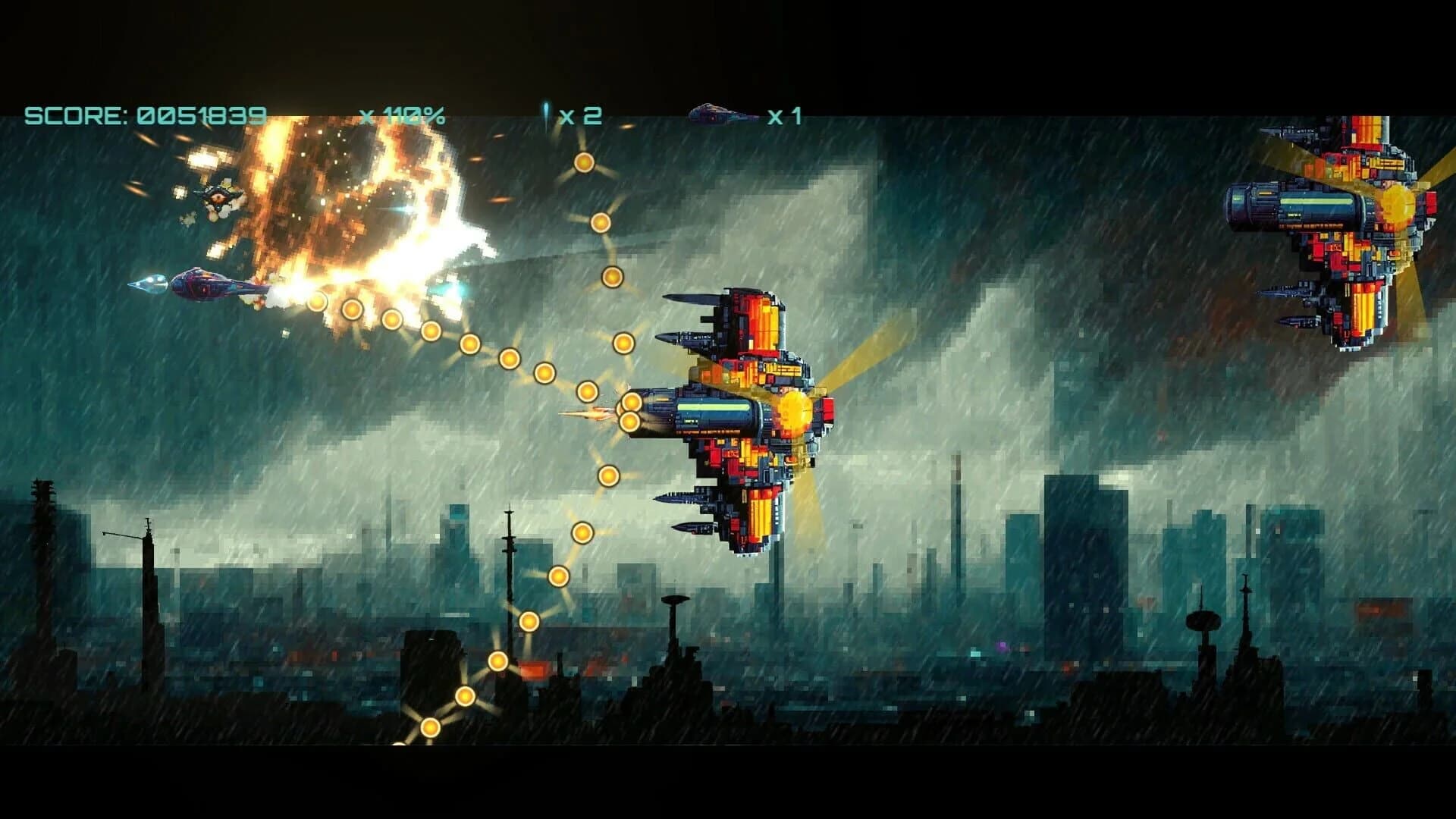
Task: Click the blue bomb icon in the HUD
Action: (x=544, y=112)
